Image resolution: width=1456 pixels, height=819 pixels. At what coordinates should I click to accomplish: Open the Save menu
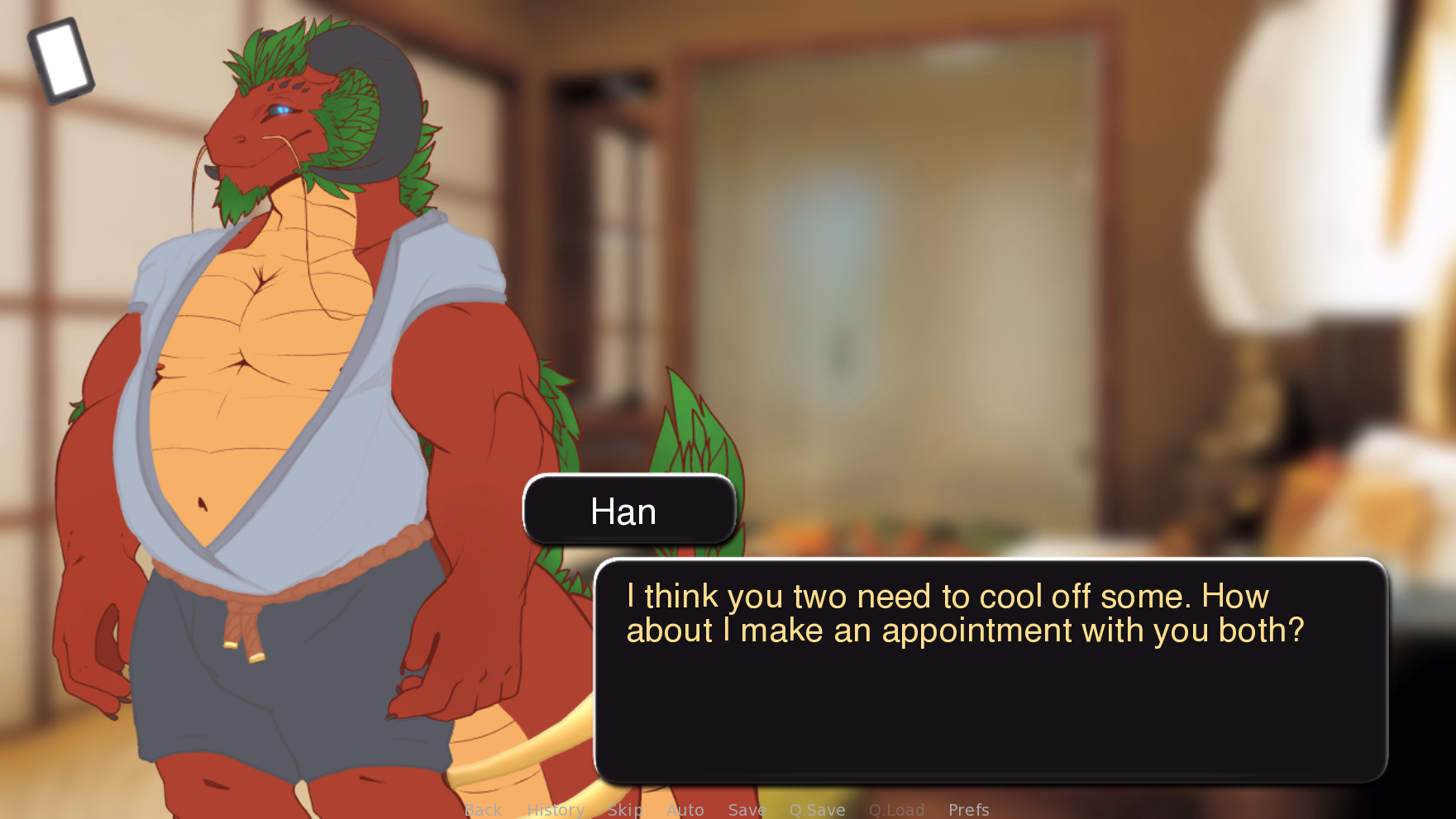click(x=747, y=810)
